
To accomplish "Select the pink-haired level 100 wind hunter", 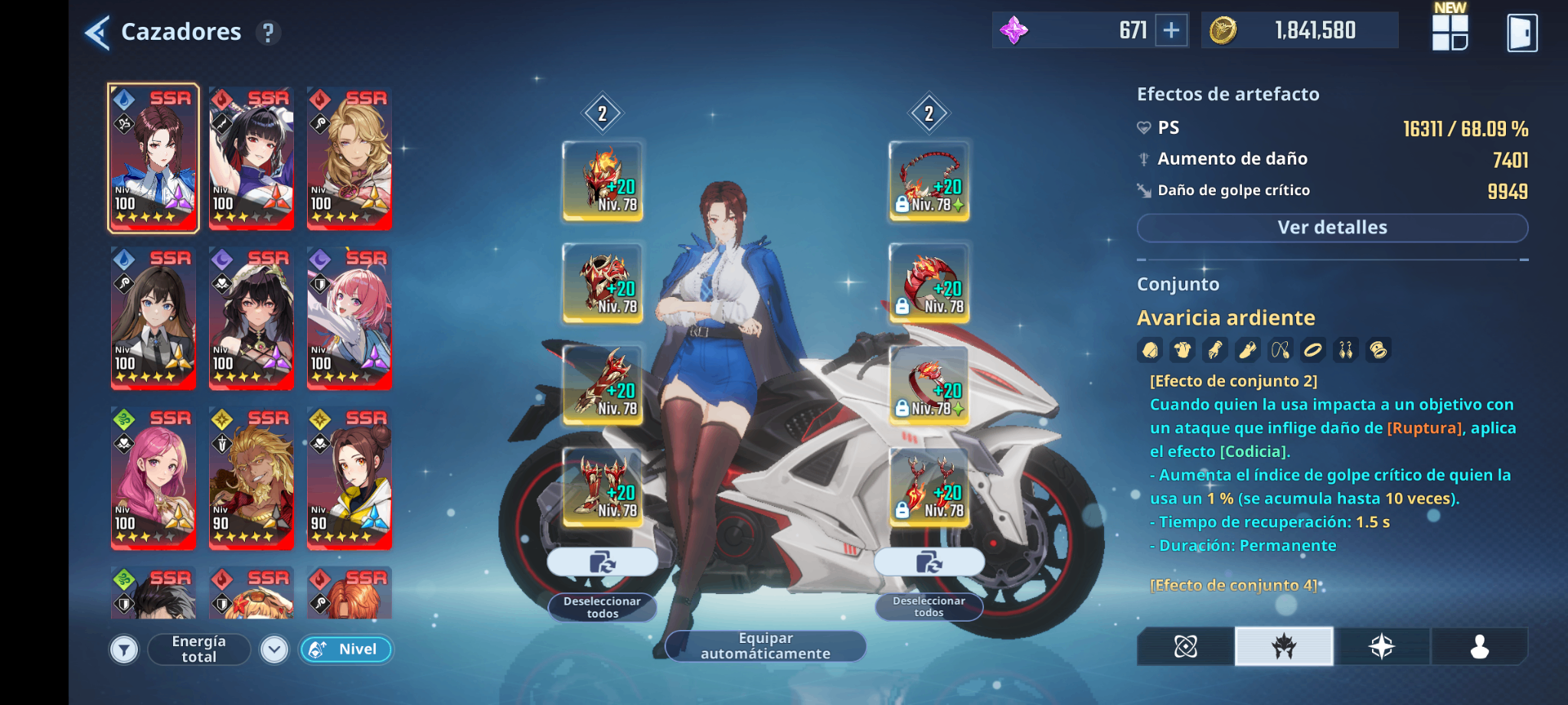I will click(153, 478).
